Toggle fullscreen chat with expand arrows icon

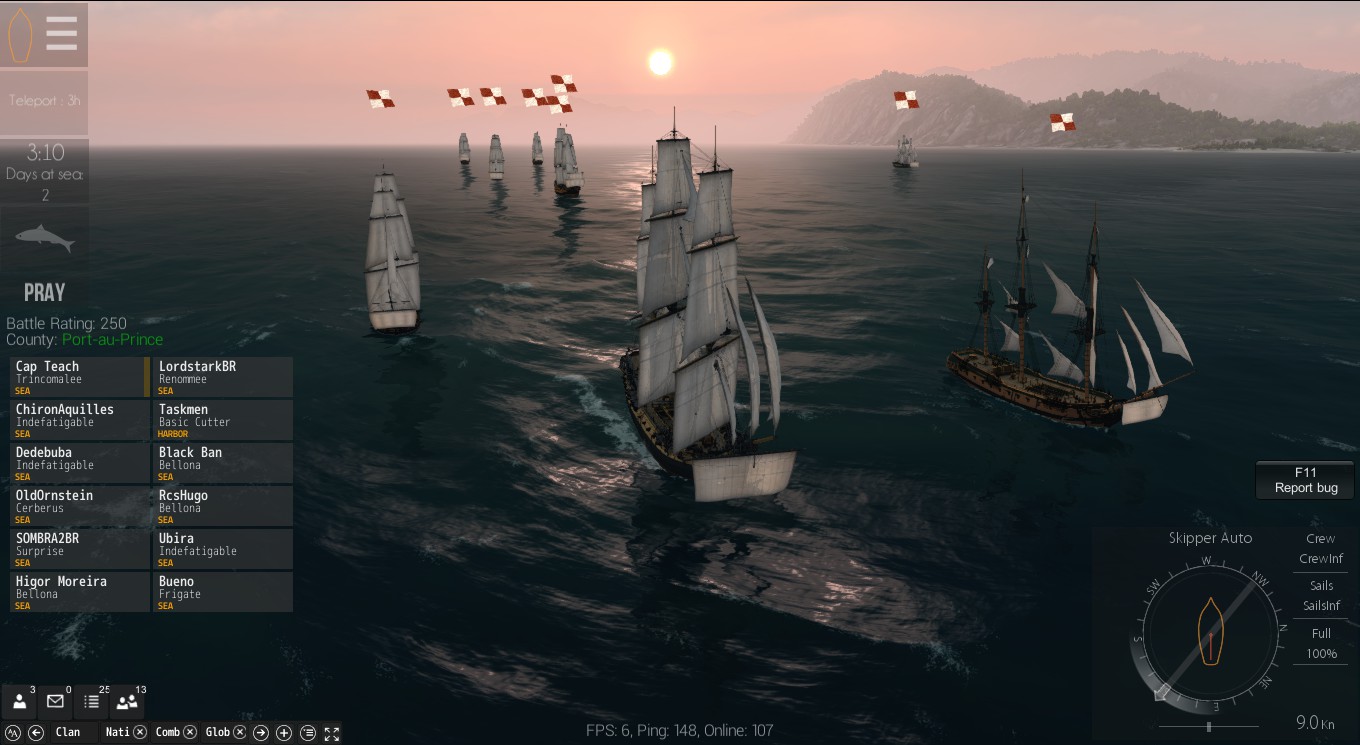[x=333, y=733]
